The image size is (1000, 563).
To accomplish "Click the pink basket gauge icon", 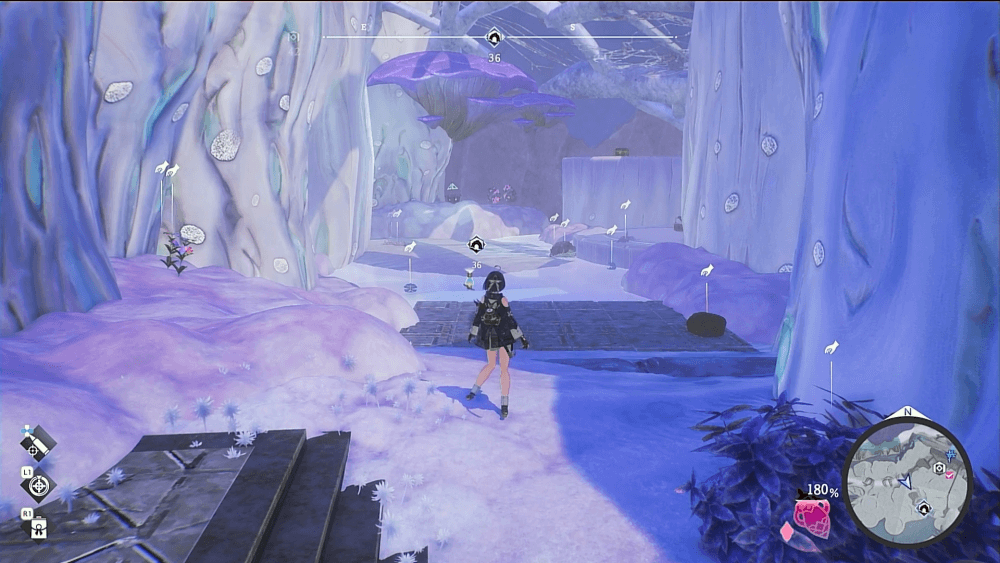I will [811, 517].
